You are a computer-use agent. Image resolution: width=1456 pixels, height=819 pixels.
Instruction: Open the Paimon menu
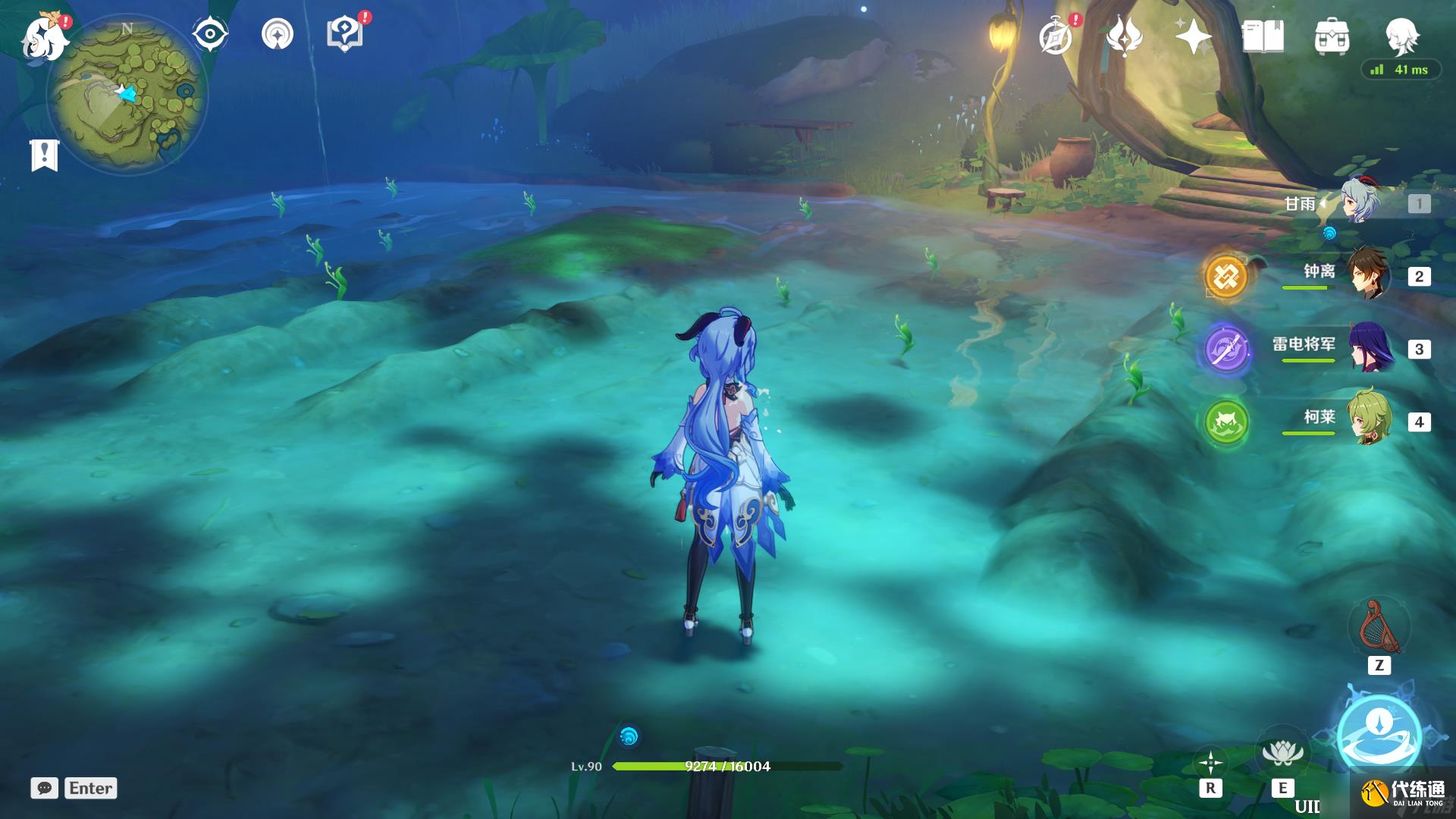[44, 36]
